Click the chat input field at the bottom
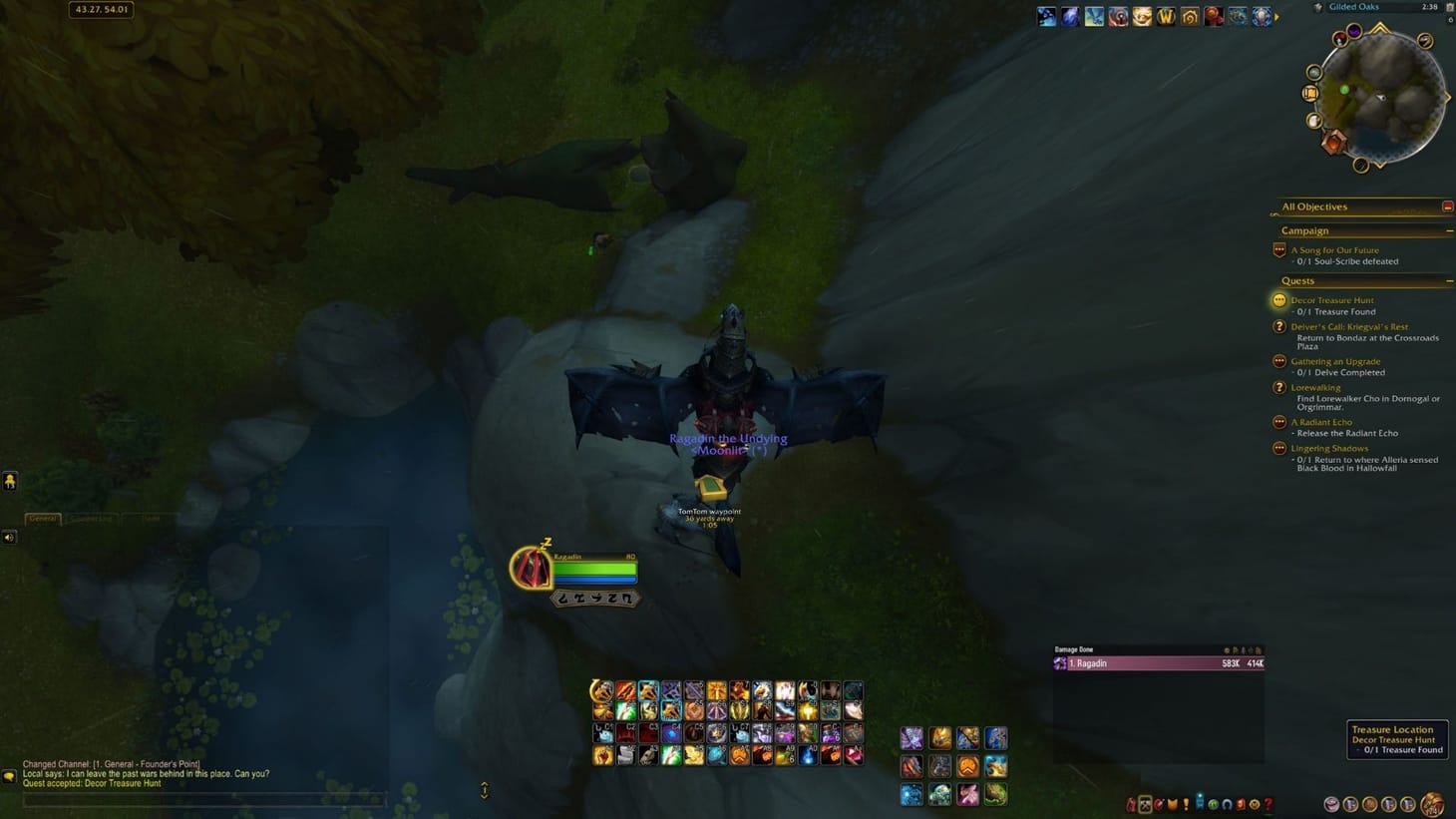This screenshot has width=1456, height=819. pos(199,799)
